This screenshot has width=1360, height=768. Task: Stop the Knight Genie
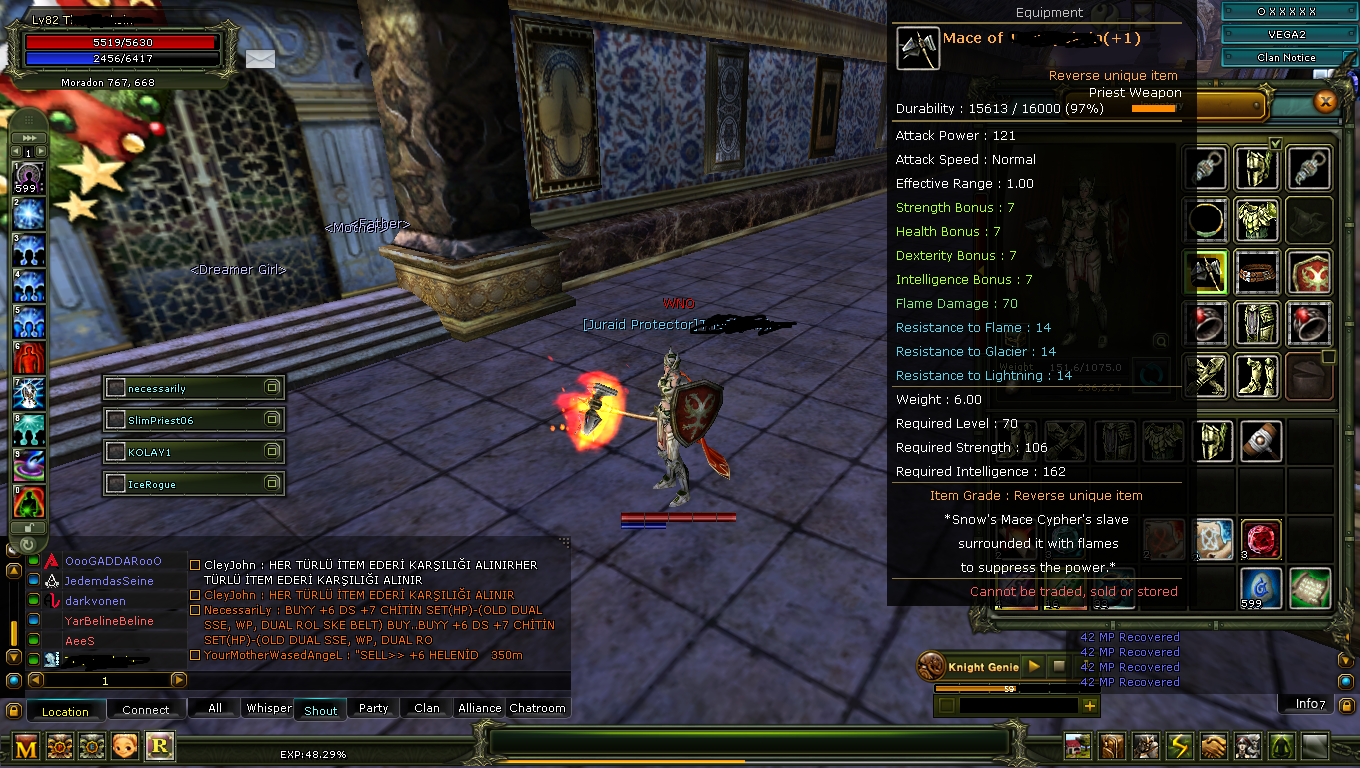pyautogui.click(x=1059, y=666)
